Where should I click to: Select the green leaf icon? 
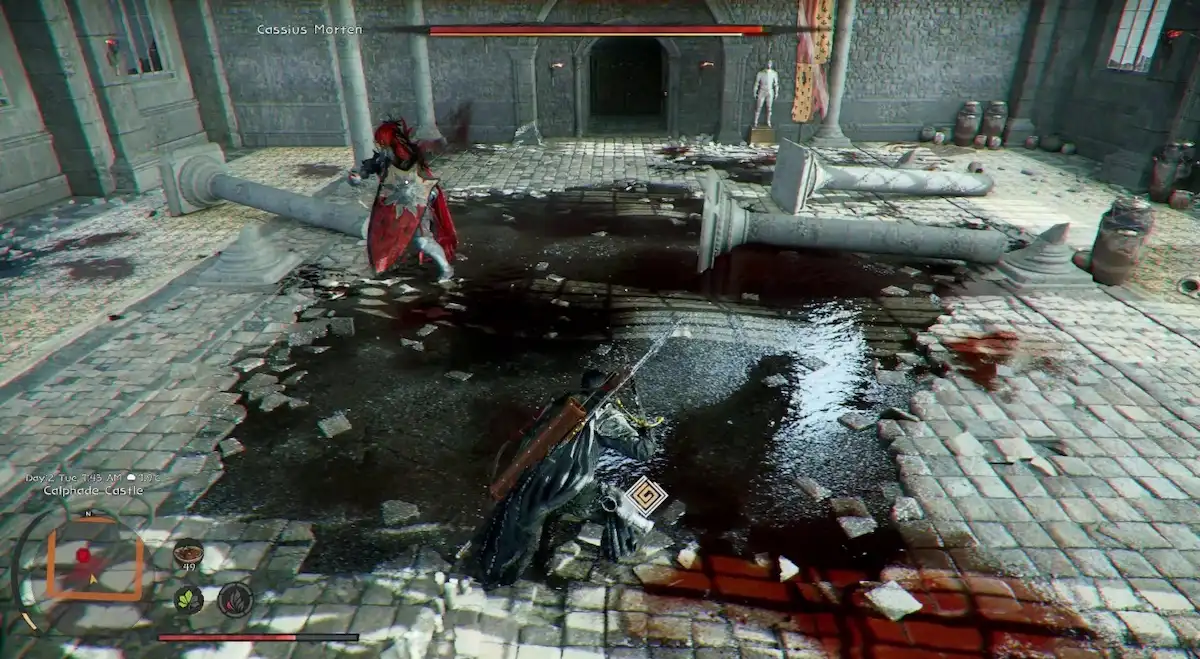pos(188,599)
